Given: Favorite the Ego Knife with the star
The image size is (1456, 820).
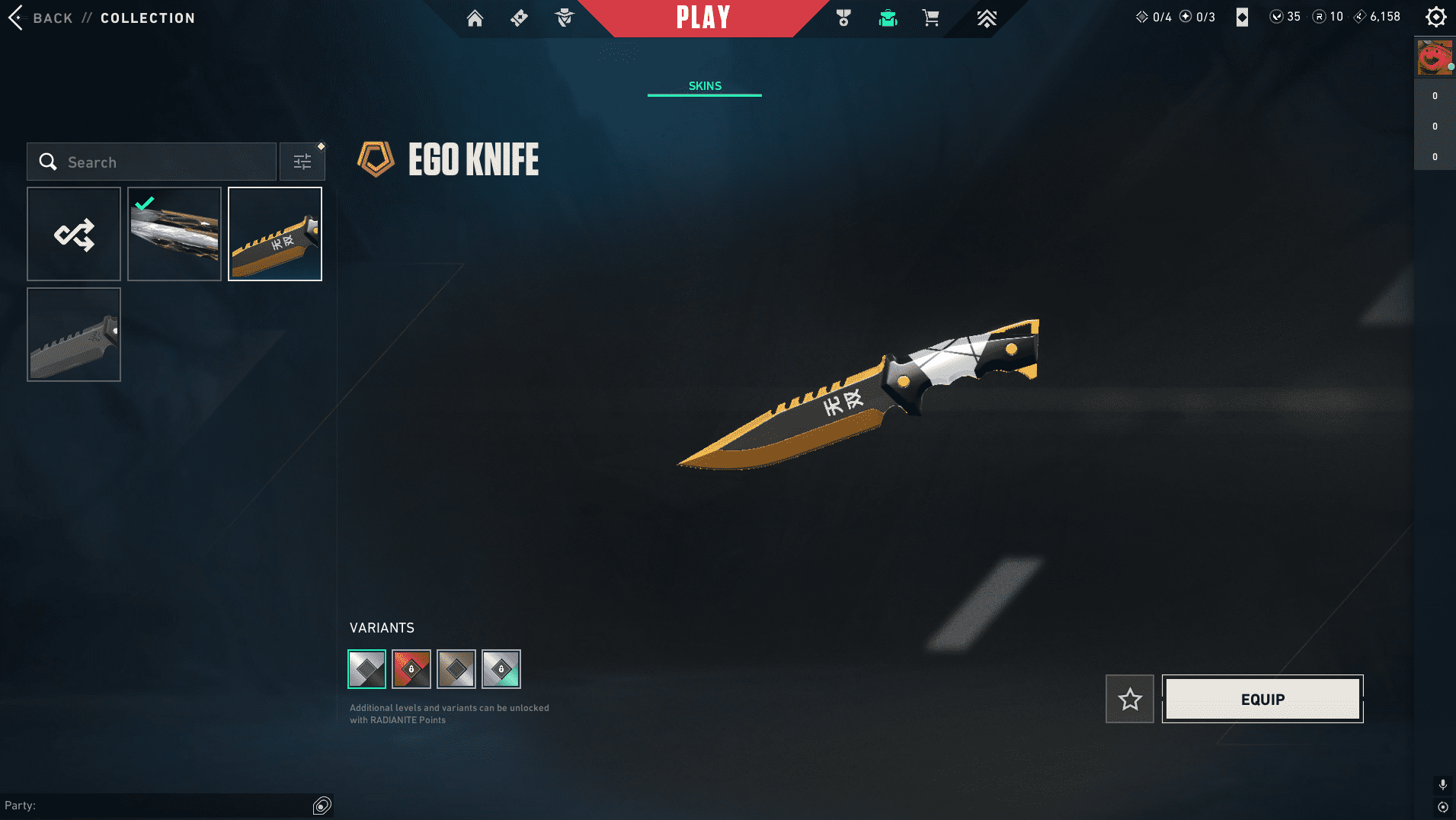Looking at the screenshot, I should click(1129, 699).
